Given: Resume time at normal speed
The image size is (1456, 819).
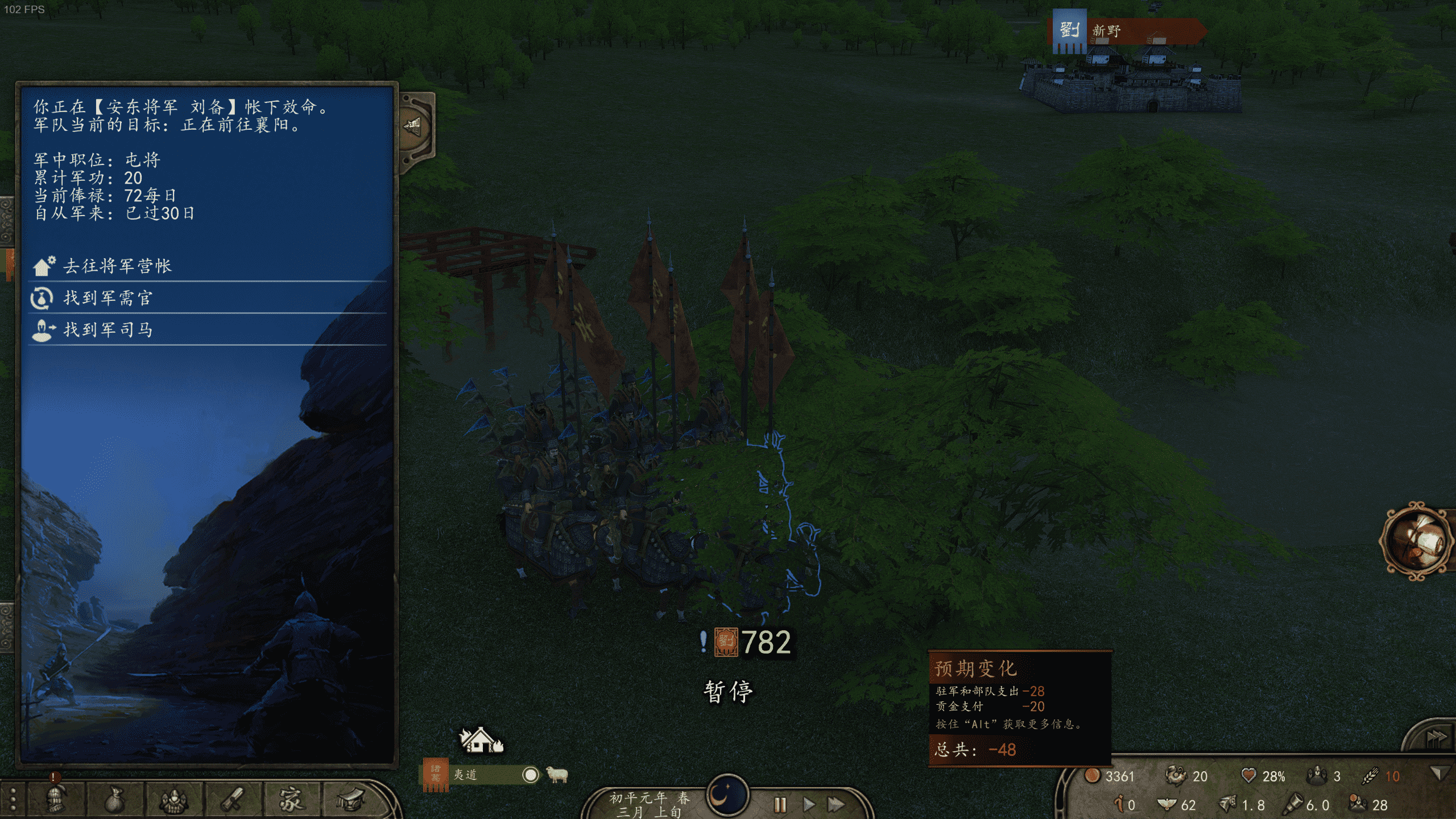Looking at the screenshot, I should coord(808,804).
